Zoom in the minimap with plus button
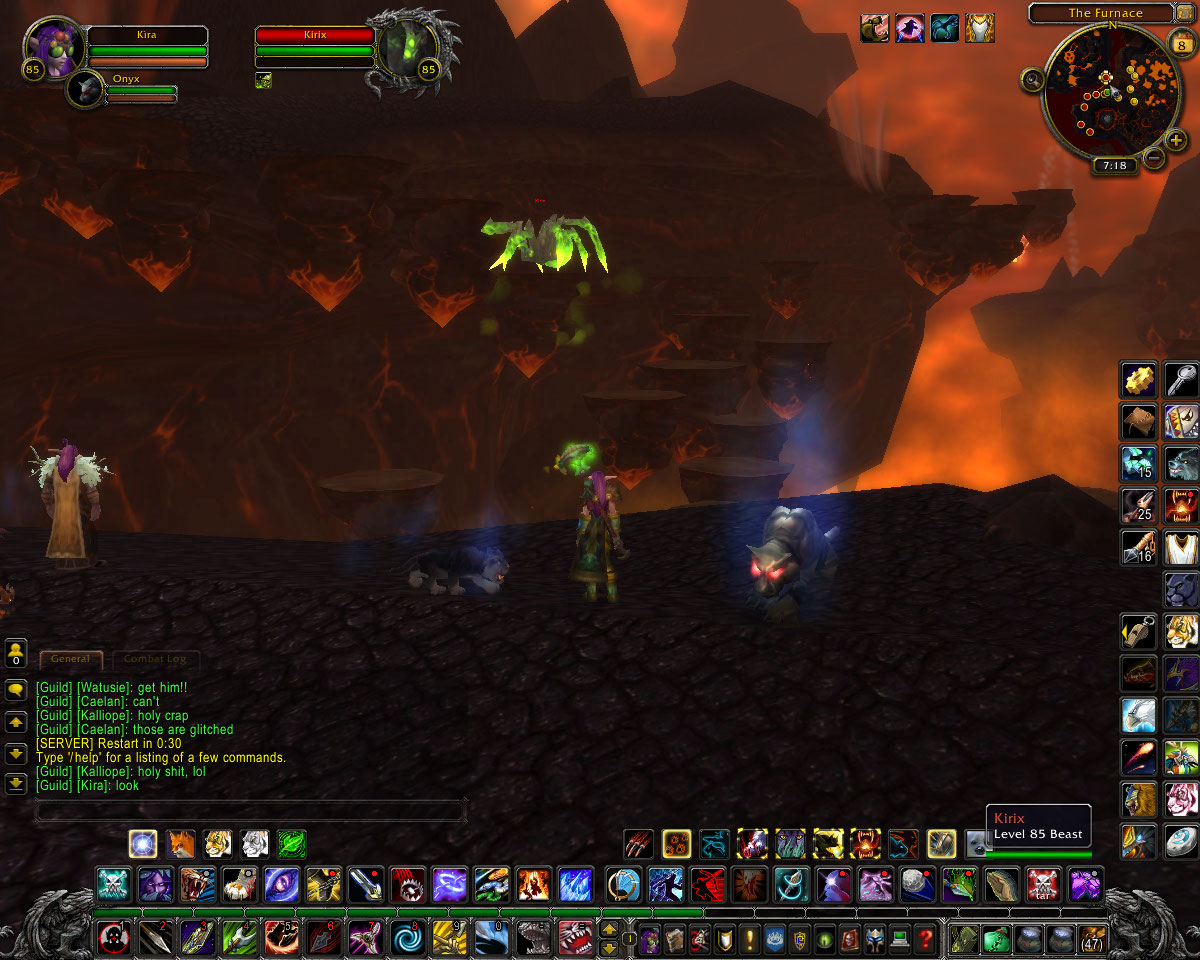The image size is (1200, 960). [1177, 141]
